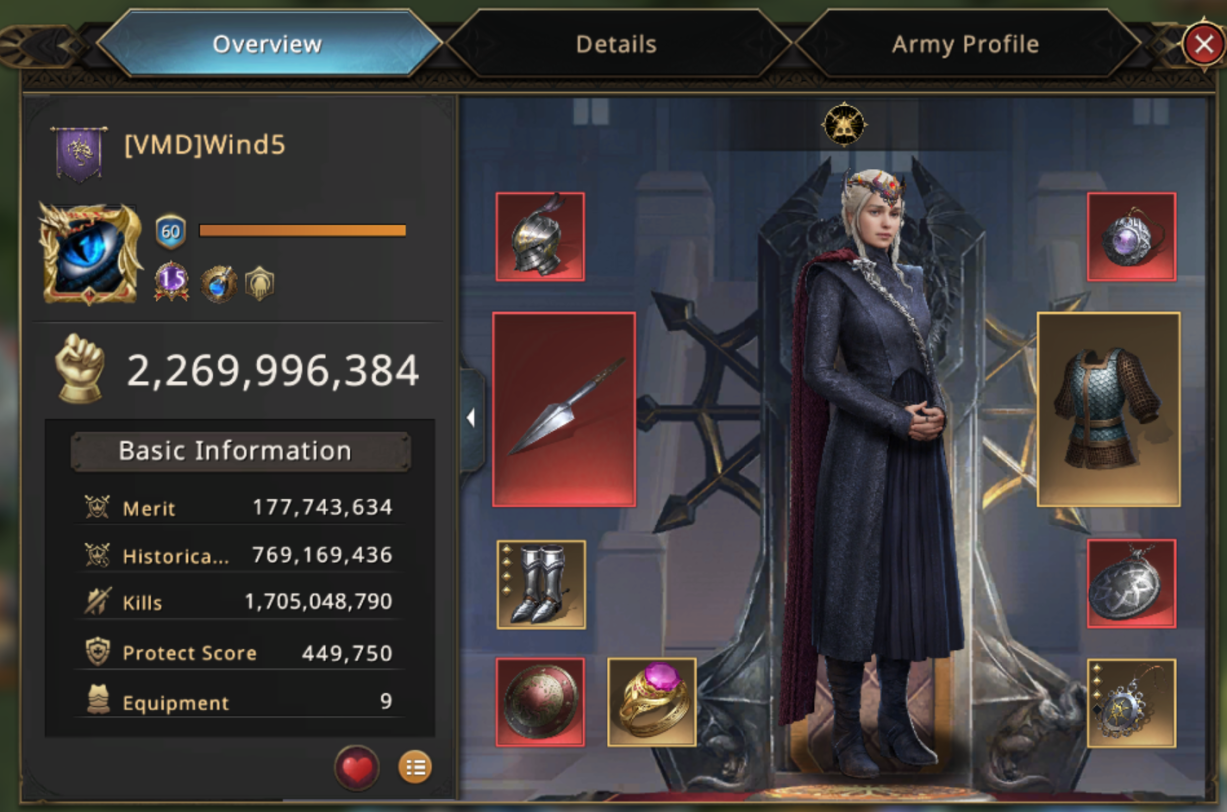Screen dimensions: 1227x812
Task: Click the purple alliance banner icon
Action: click(x=79, y=153)
